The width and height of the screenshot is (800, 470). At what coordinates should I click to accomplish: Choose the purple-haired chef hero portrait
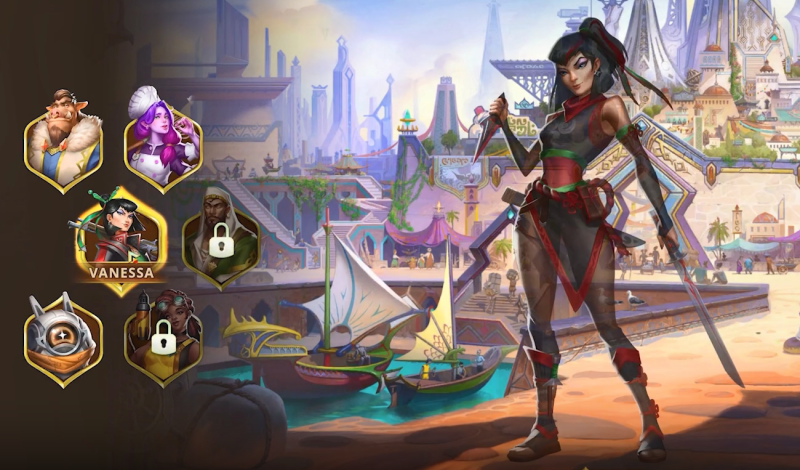pyautogui.click(x=163, y=141)
